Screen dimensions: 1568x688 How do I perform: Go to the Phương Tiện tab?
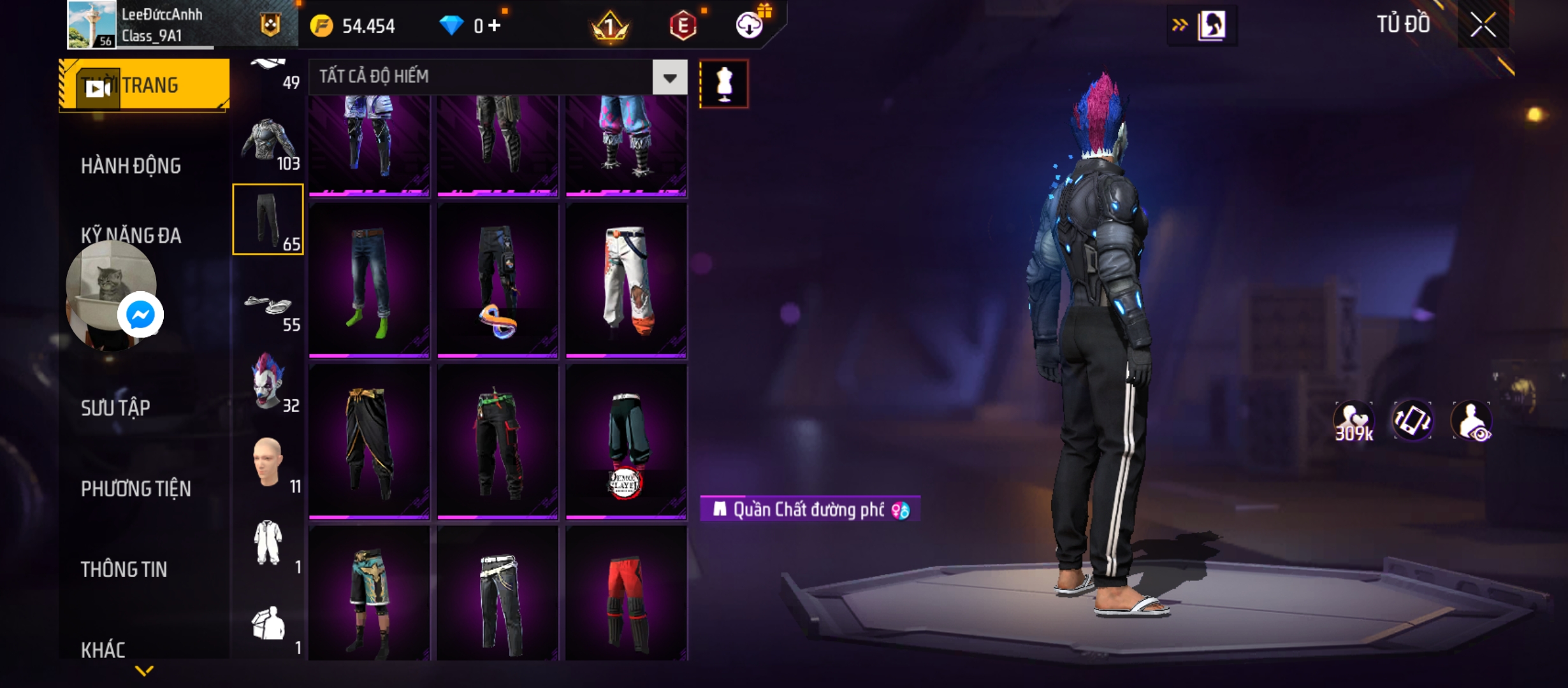click(x=136, y=489)
